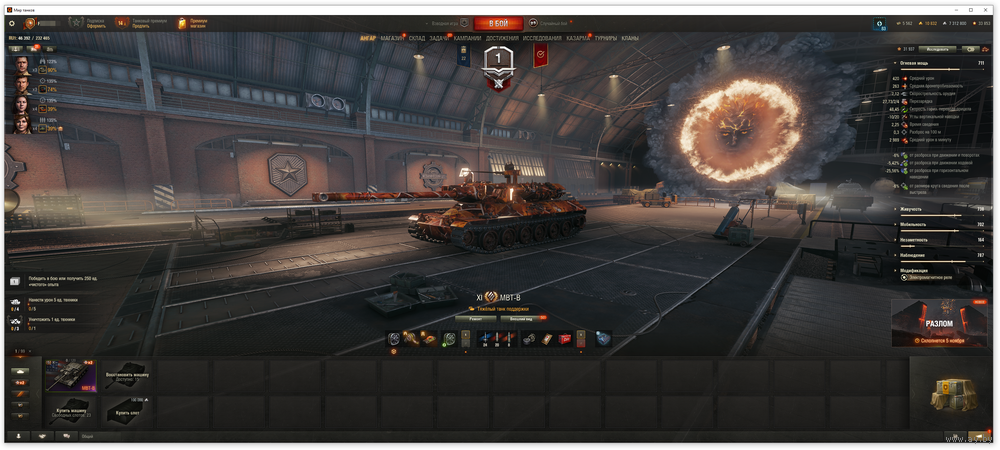The height and width of the screenshot is (450, 1000).
Task: Close the game window
Action: (984, 9)
